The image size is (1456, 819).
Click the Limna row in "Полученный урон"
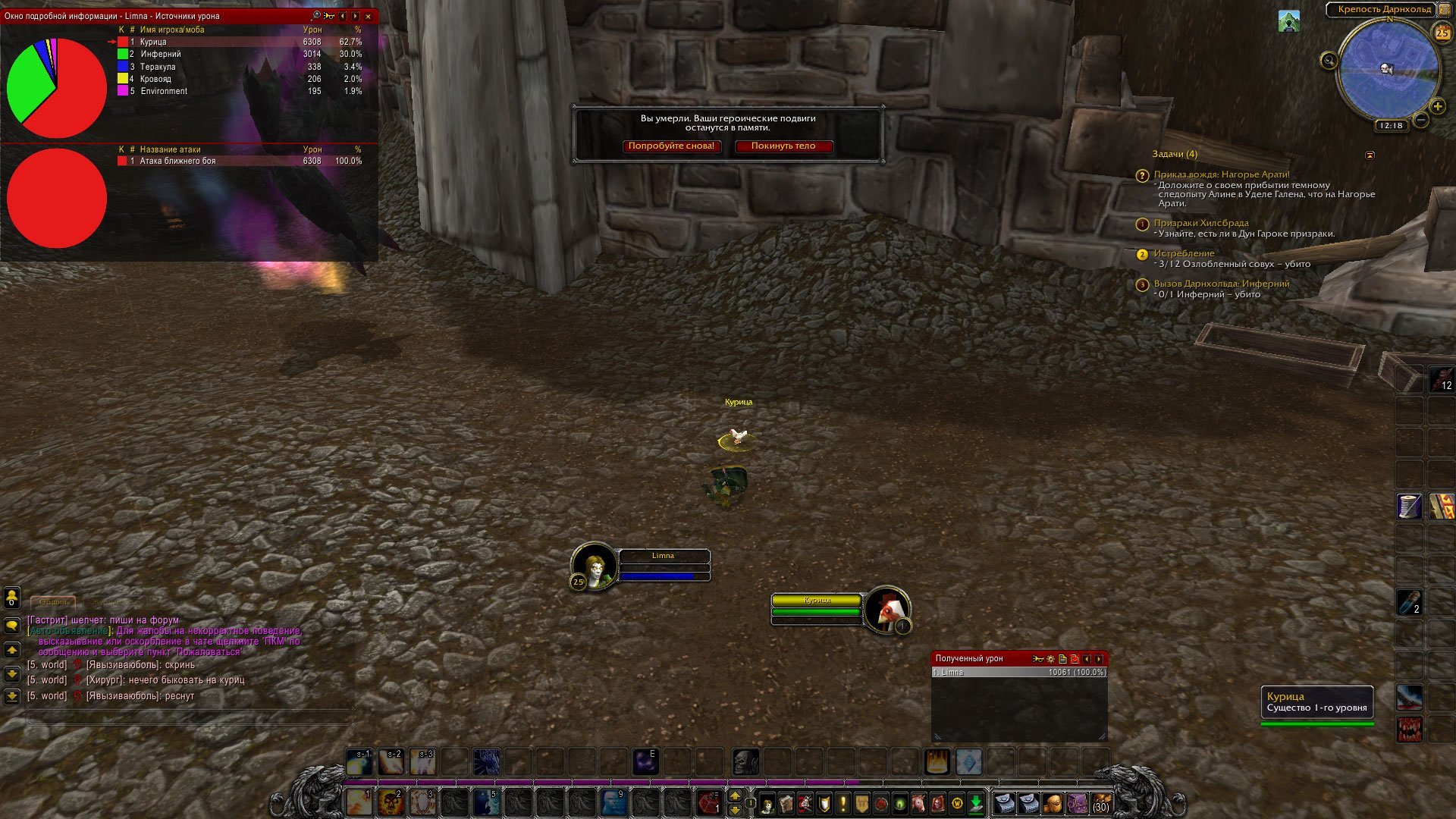point(1018,673)
